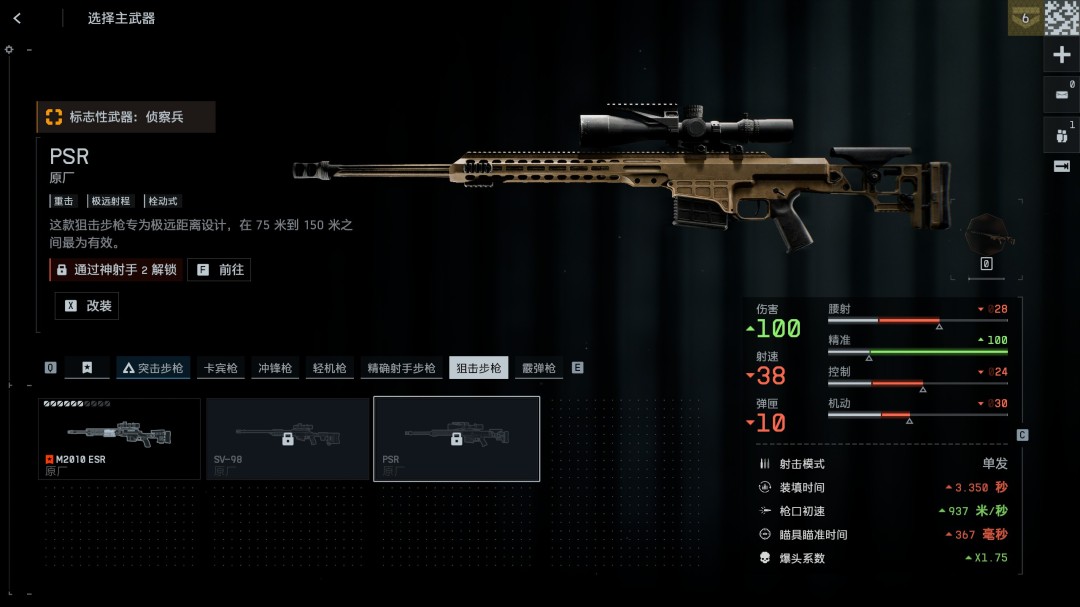The image size is (1080, 607).
Task: Select the 卡宾枪 carbine tab
Action: click(221, 368)
